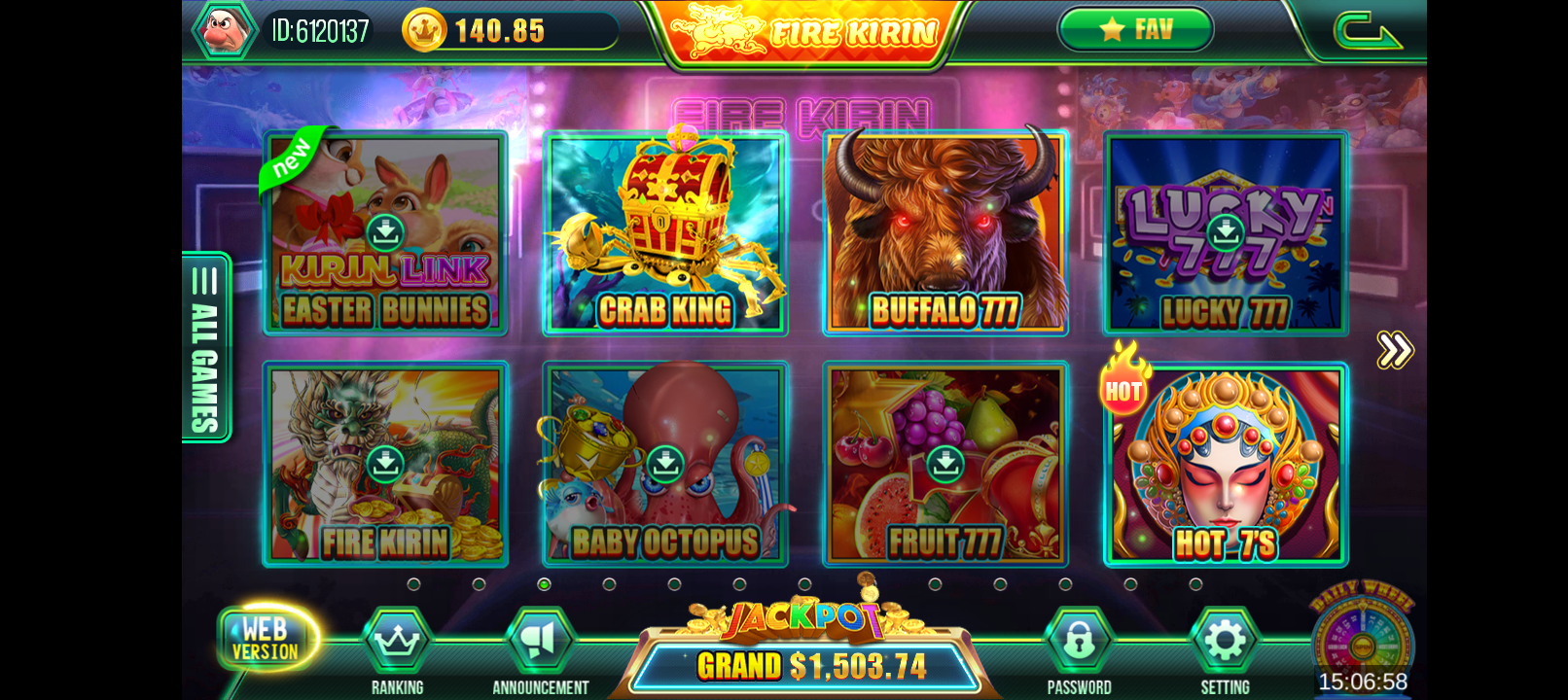This screenshot has height=700, width=1568.
Task: Show next page with double arrow
Action: pos(1394,350)
